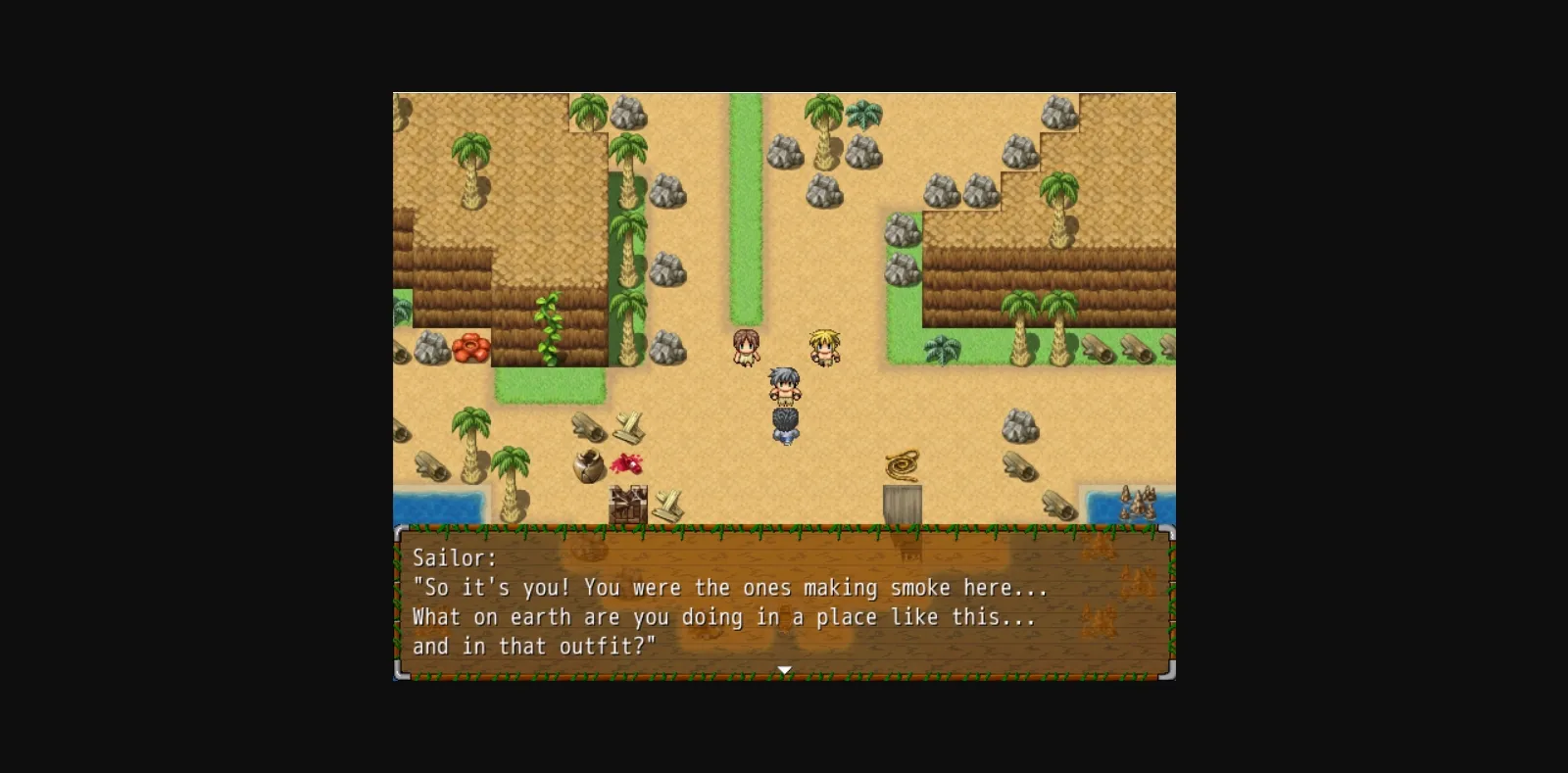This screenshot has height=773, width=1568.
Task: Click the Sailor name label in the dialogue box
Action: pos(456,557)
